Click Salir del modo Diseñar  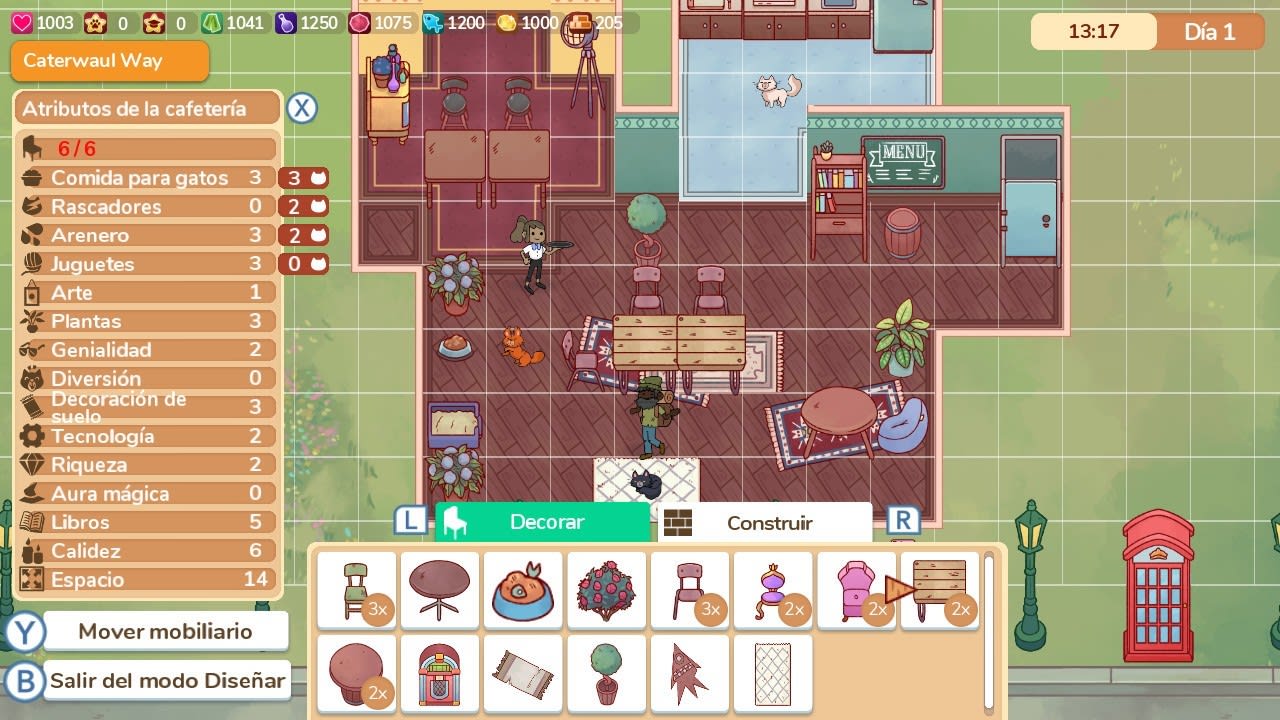[167, 680]
